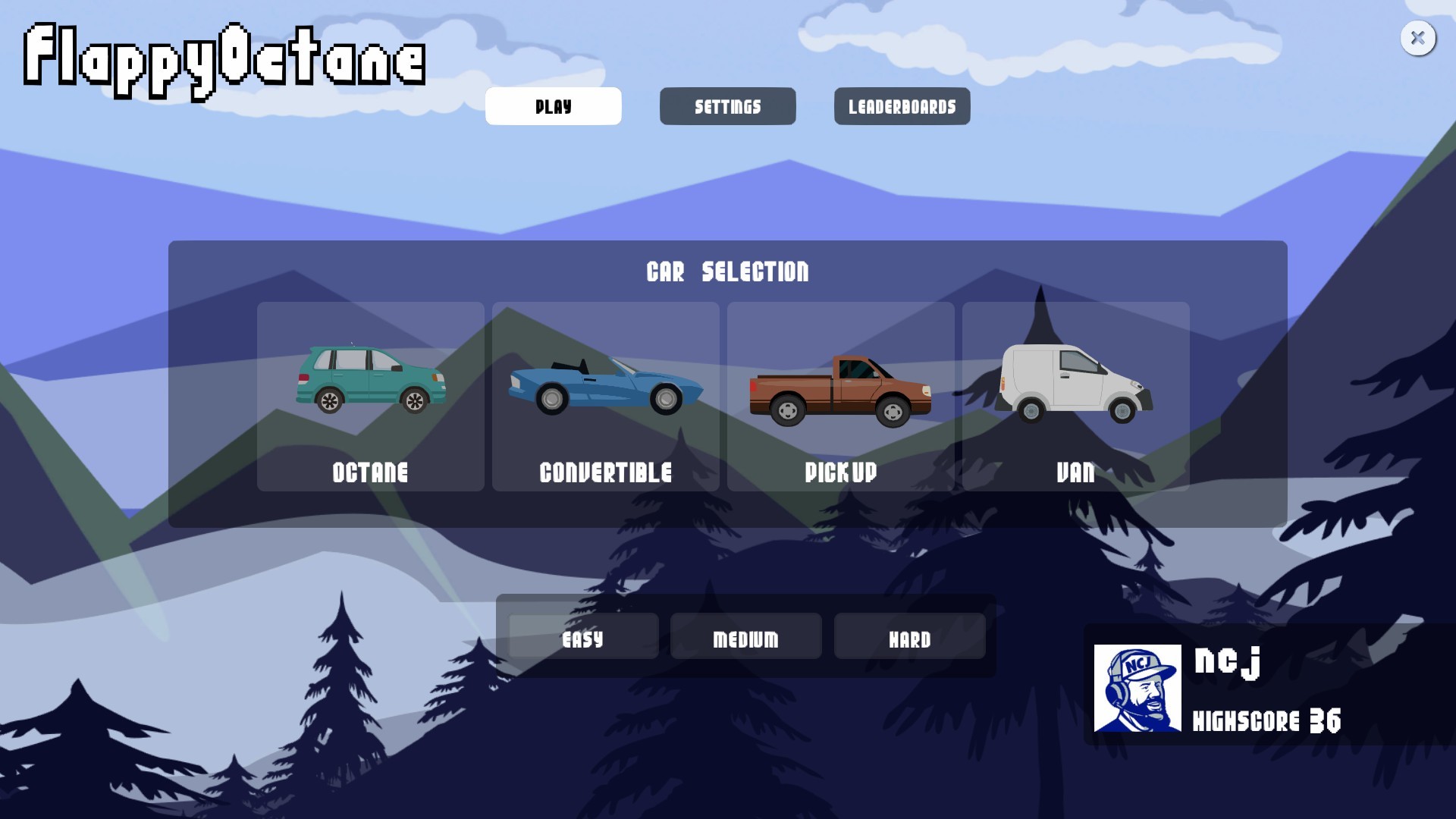Select the Octane car
Viewport: 1456px width, 819px height.
[371, 397]
